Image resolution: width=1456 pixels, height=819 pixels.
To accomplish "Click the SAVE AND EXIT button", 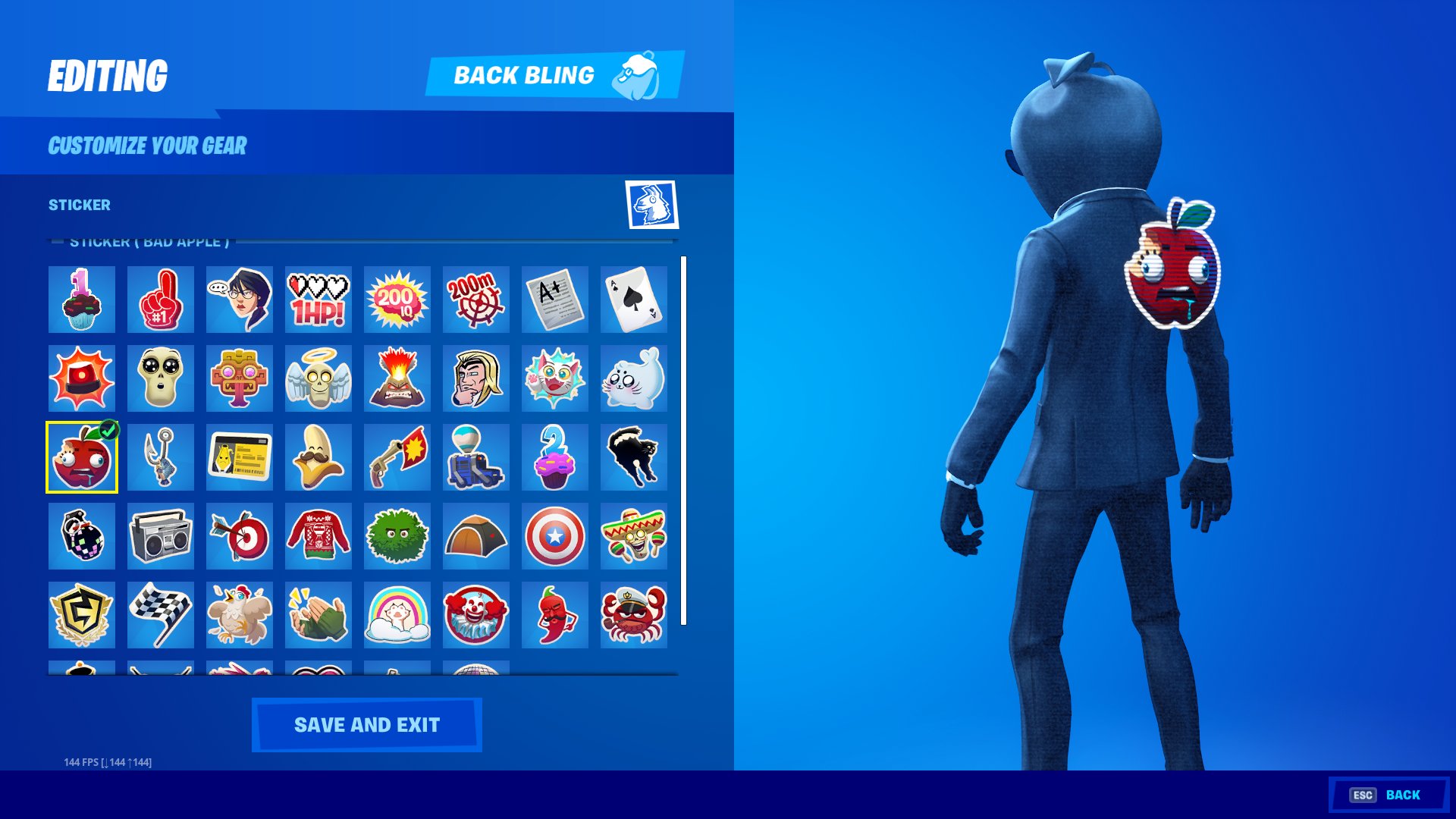I will click(x=367, y=724).
